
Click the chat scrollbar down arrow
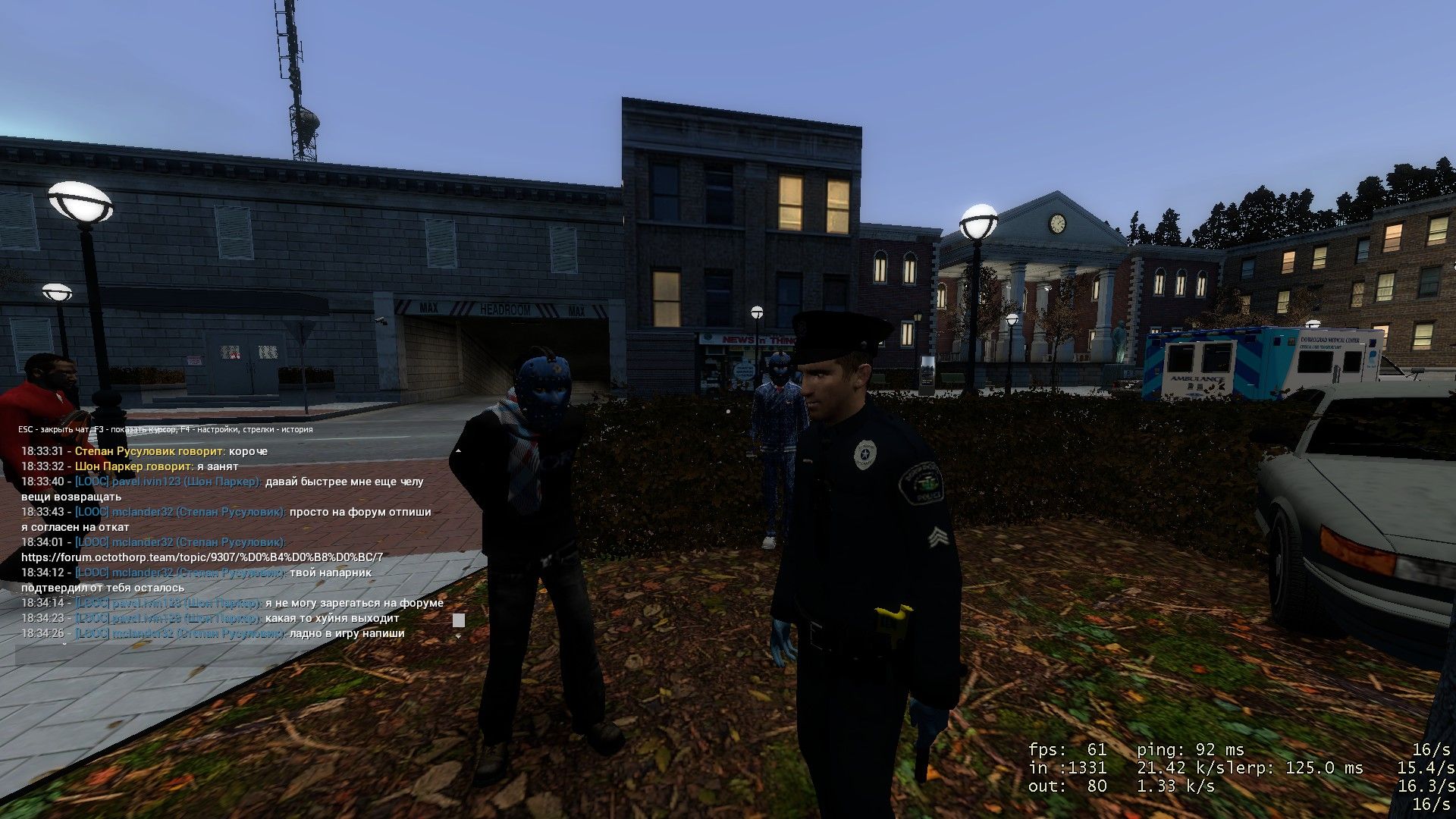tap(458, 637)
